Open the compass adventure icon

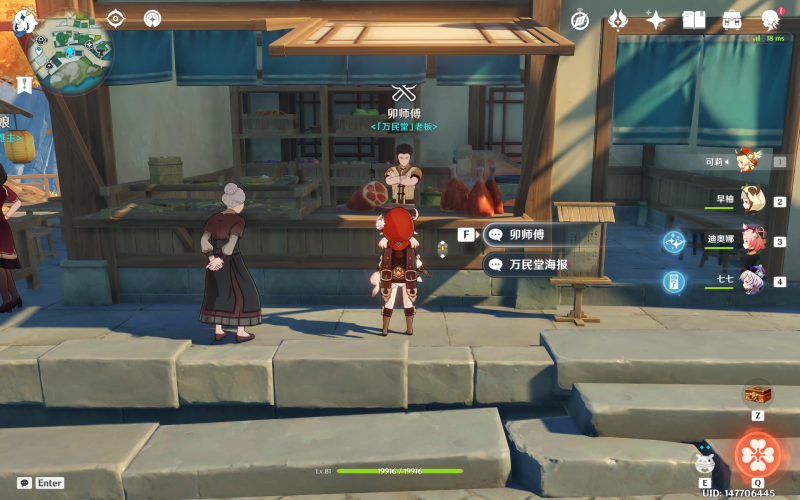tap(580, 19)
